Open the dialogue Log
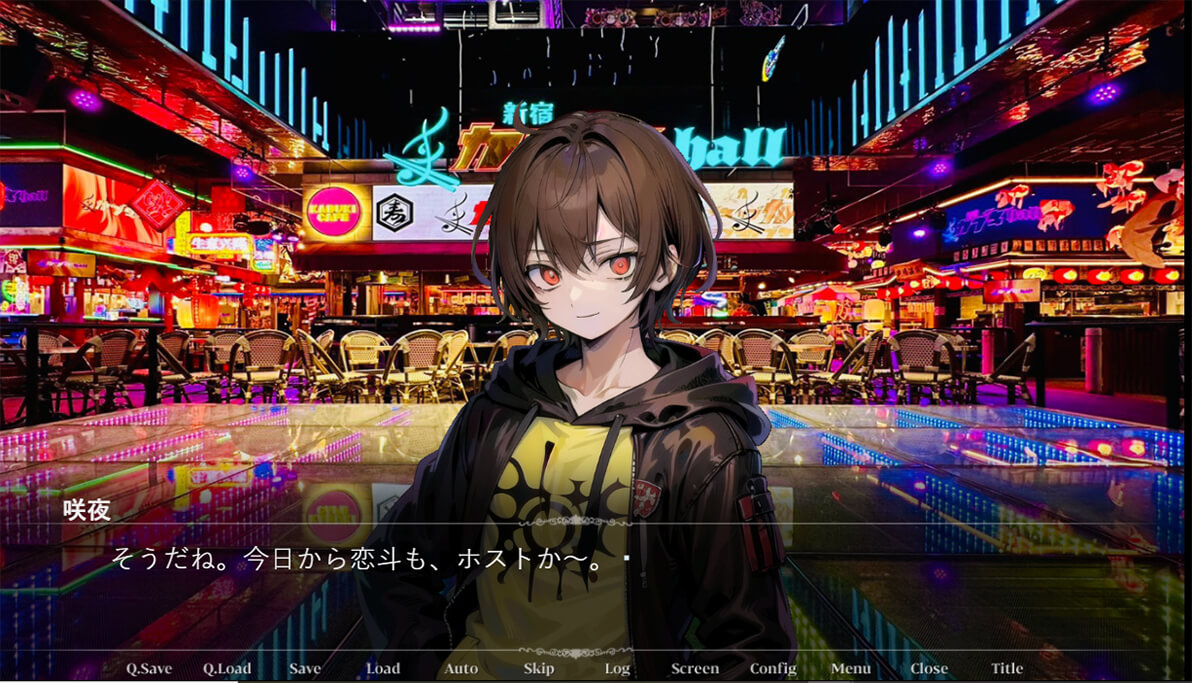This screenshot has height=683, width=1192. tap(617, 669)
